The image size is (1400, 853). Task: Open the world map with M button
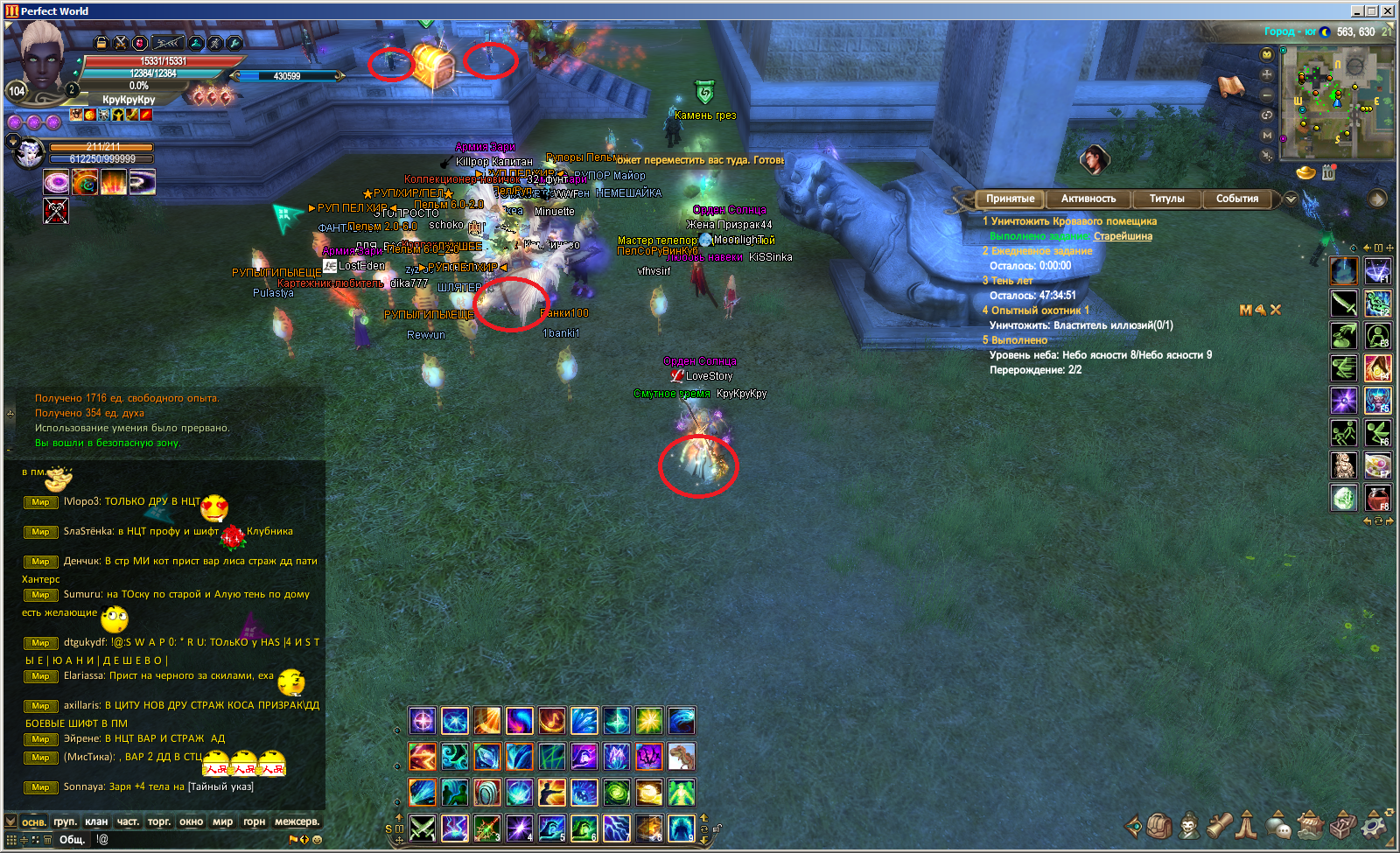point(1267,135)
